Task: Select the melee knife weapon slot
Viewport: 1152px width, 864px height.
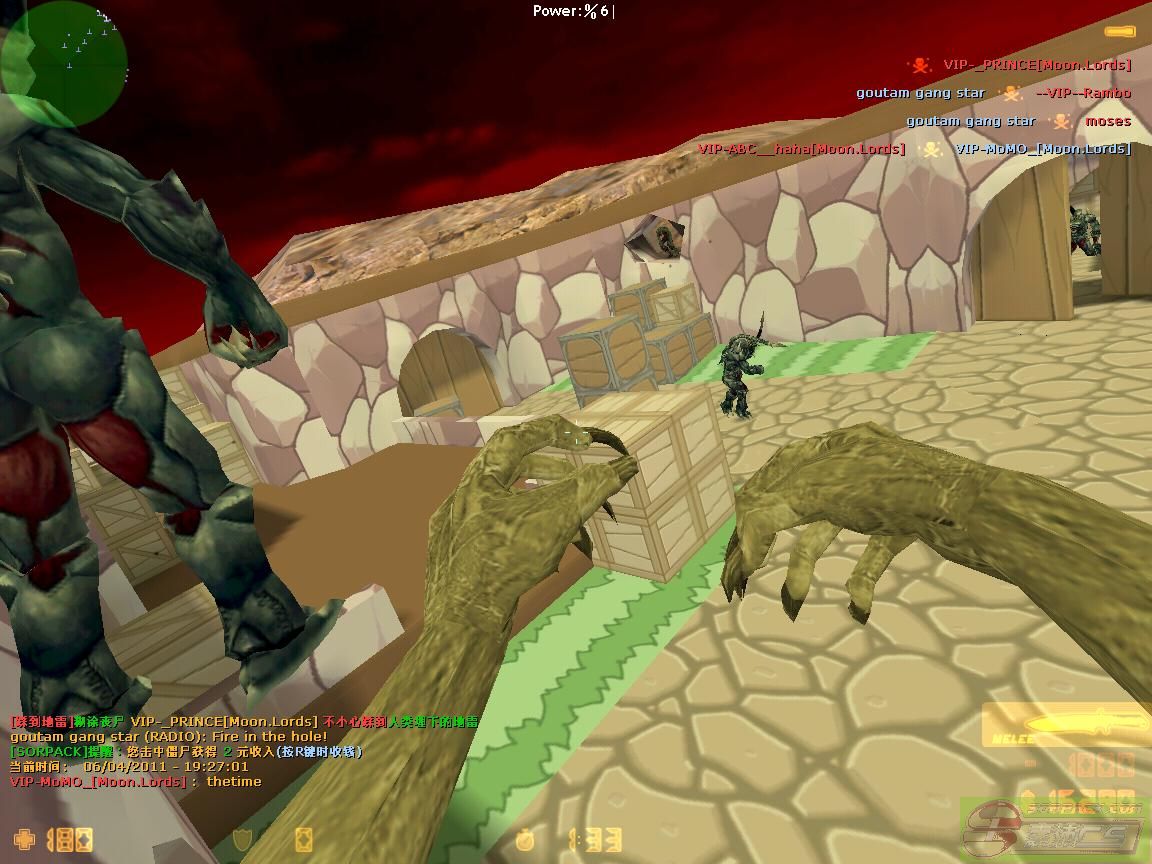Action: [1066, 725]
